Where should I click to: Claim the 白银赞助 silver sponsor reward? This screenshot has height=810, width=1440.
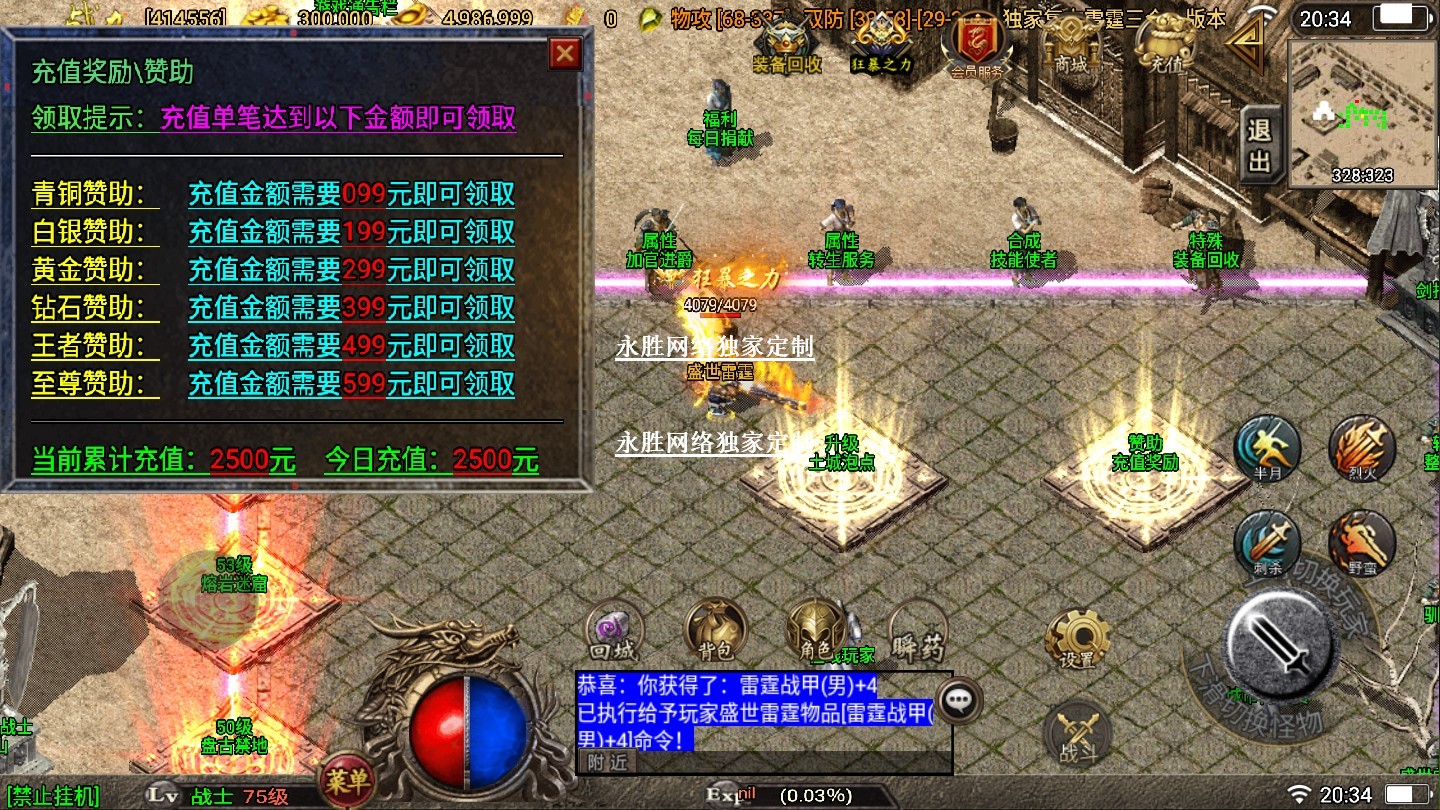pos(351,232)
